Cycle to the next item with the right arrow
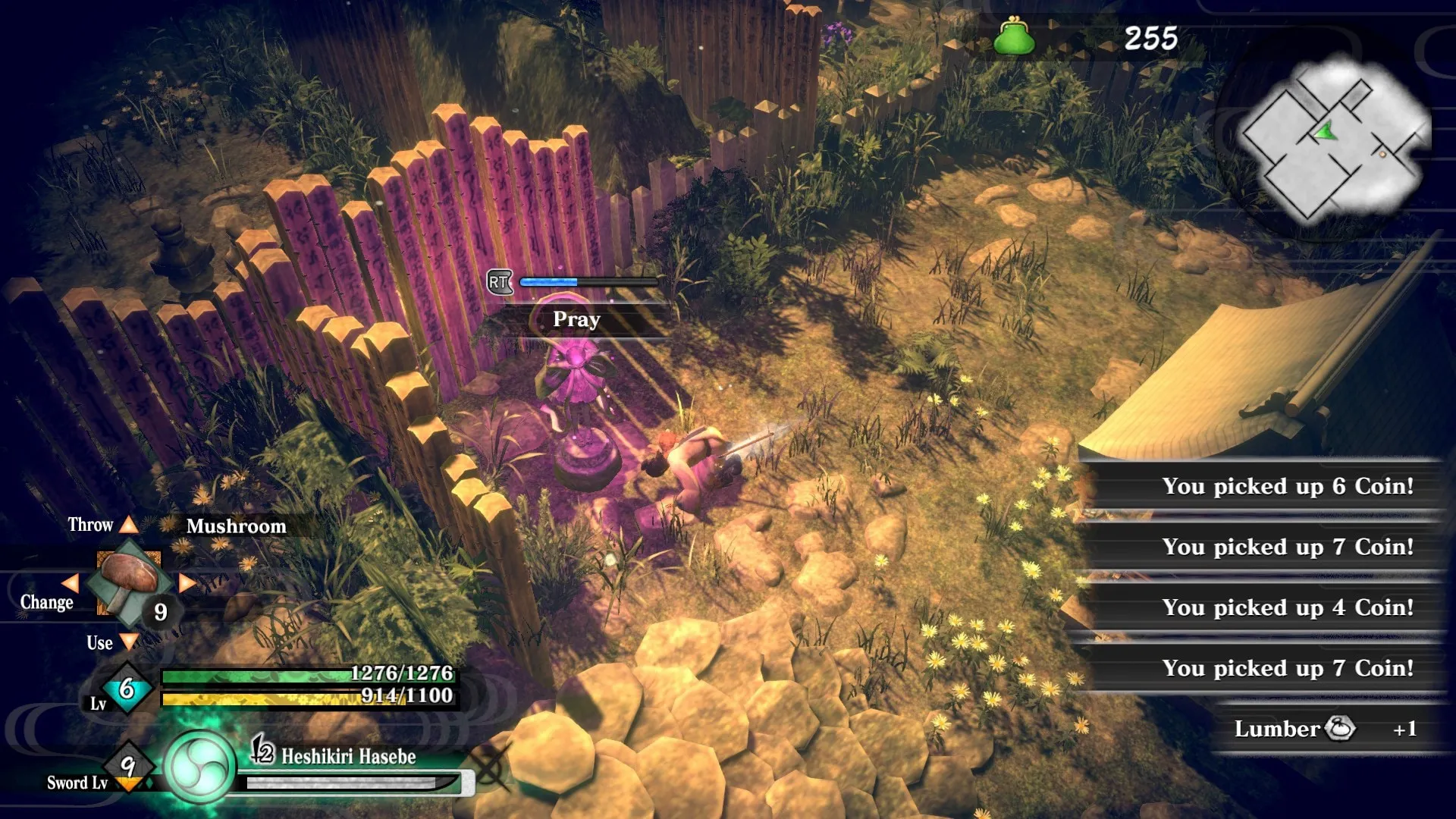This screenshot has width=1456, height=819. [x=187, y=582]
